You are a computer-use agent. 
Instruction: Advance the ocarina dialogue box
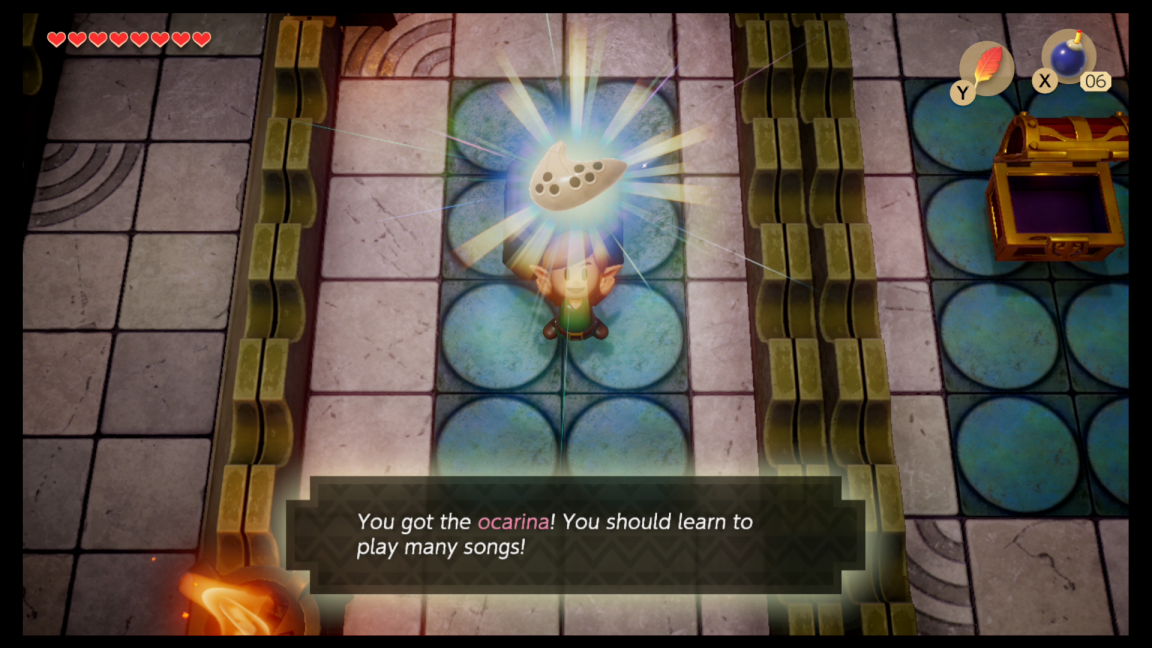pyautogui.click(x=575, y=535)
